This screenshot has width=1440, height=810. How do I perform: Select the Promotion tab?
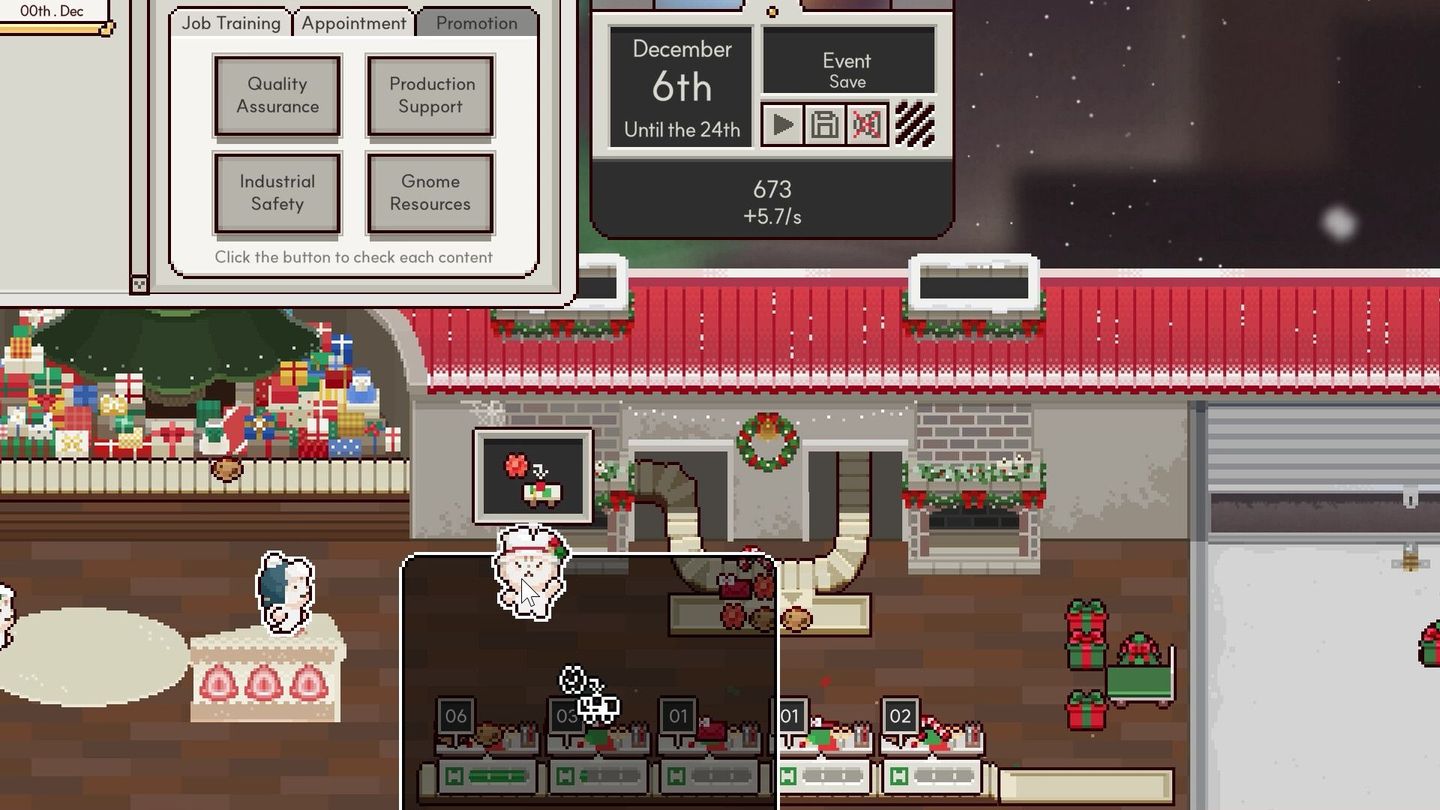tap(476, 22)
